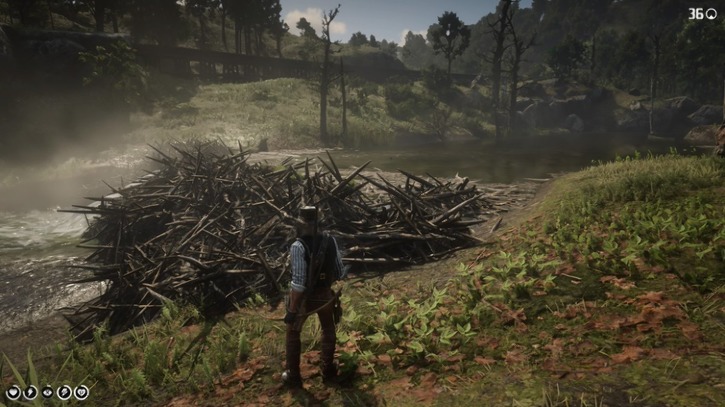Select the stamina core lightning bolt icon
Screen dimensions: 725x407
coord(29,392)
